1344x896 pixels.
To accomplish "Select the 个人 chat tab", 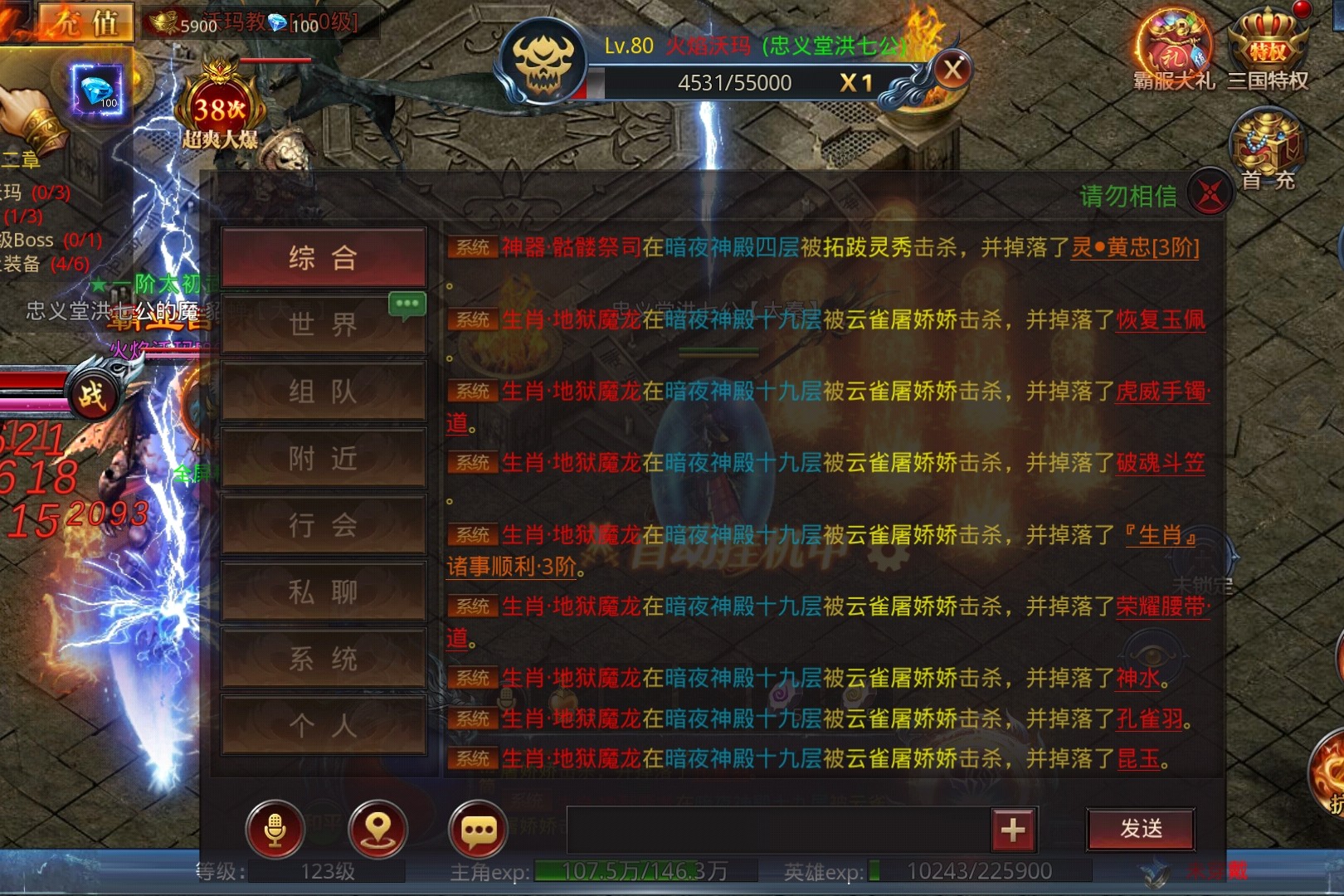I will pos(324,726).
